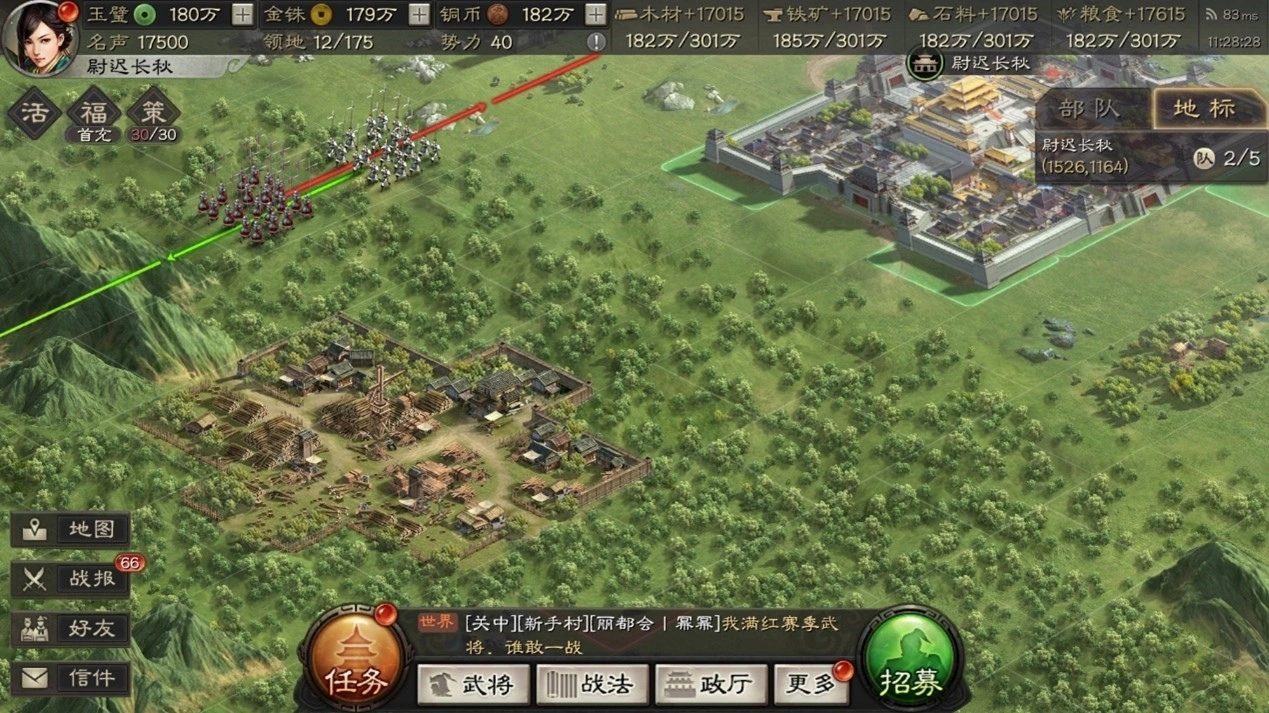1269x713 pixels.
Task: Show the 更多 more options menu
Action: pos(812,684)
